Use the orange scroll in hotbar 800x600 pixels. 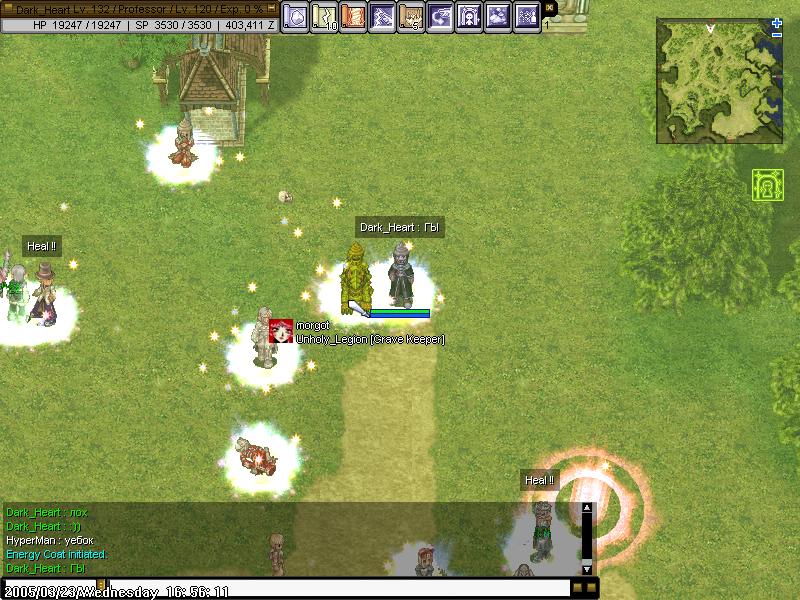(353, 17)
